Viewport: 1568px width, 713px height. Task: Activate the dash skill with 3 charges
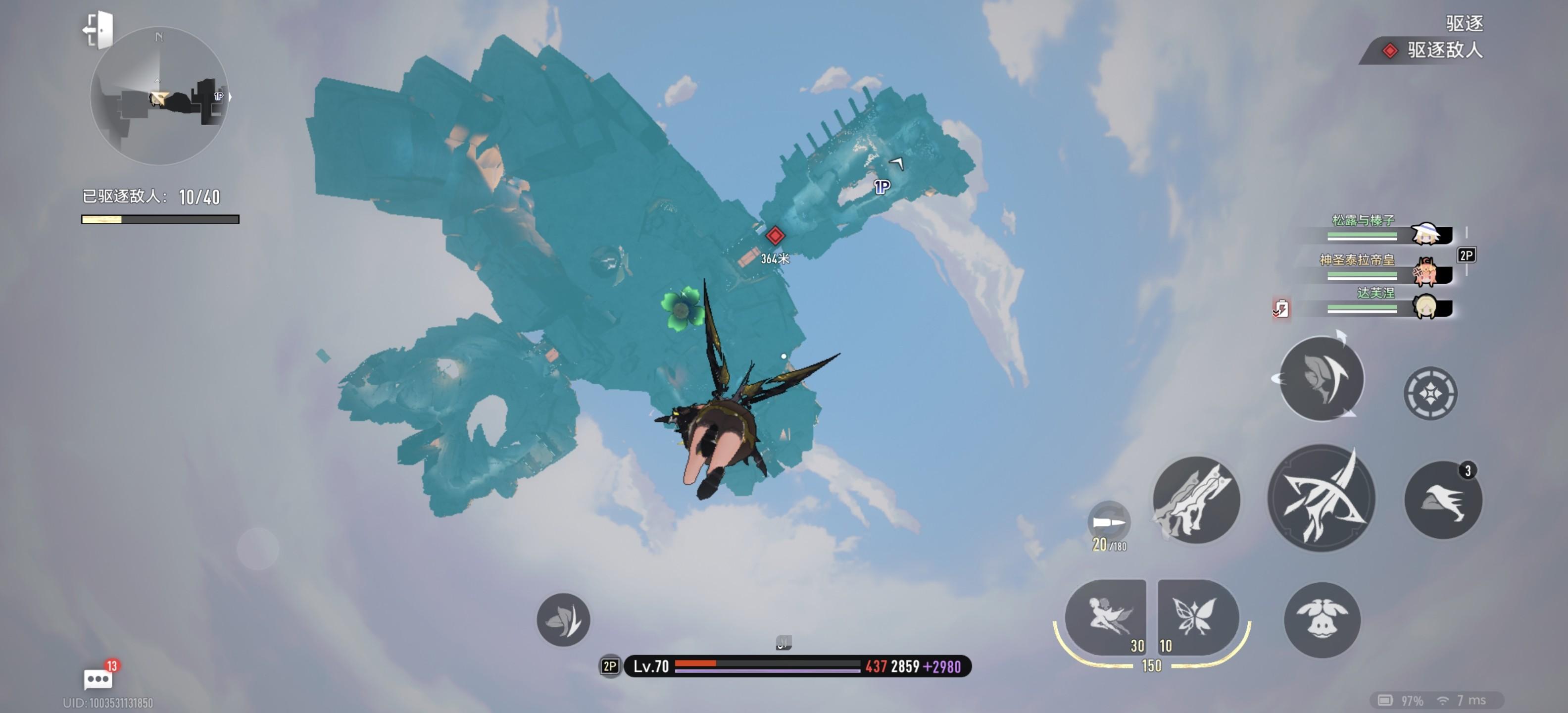[1443, 500]
